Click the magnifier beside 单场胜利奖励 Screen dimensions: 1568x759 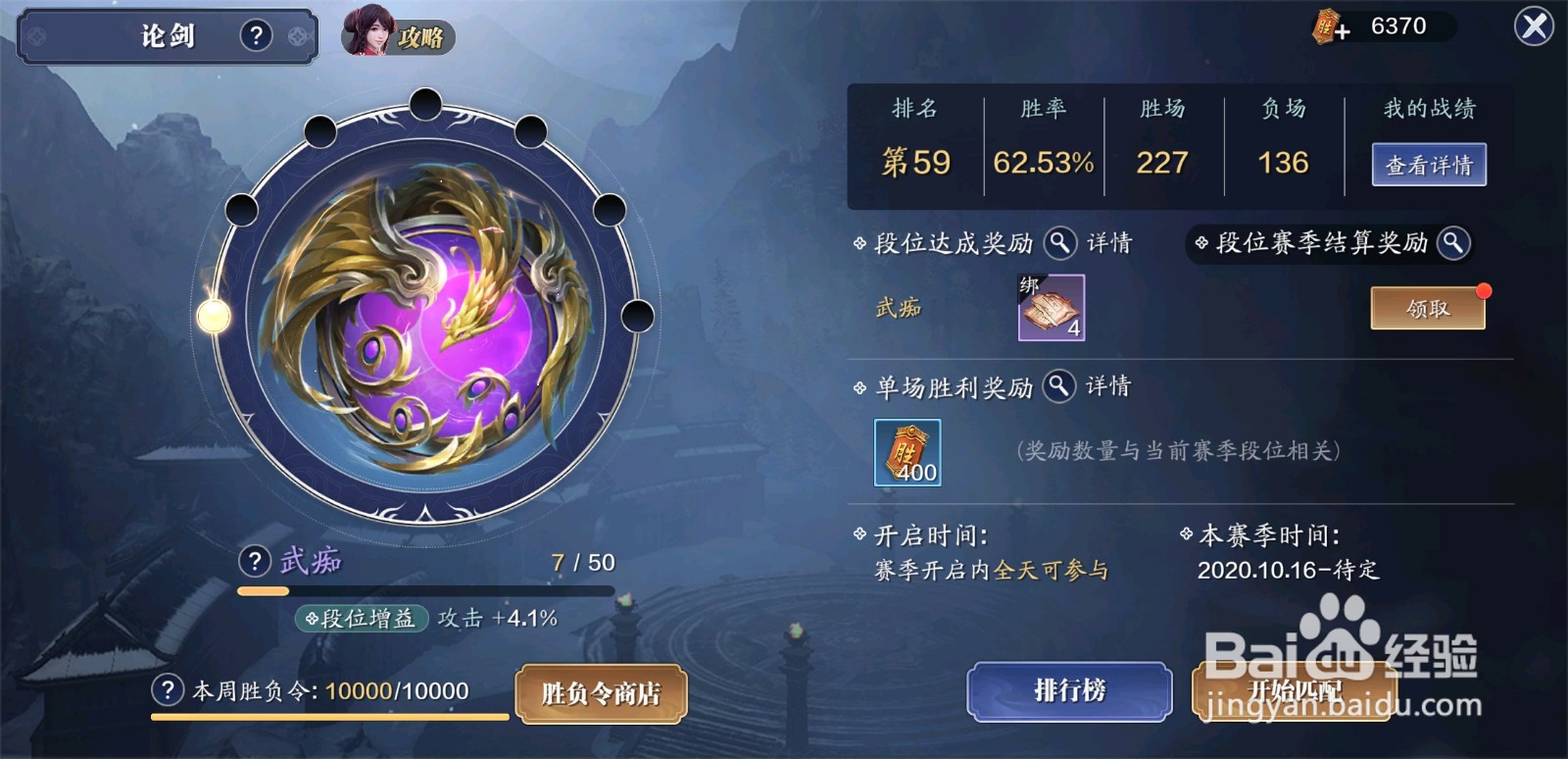pos(1061,387)
